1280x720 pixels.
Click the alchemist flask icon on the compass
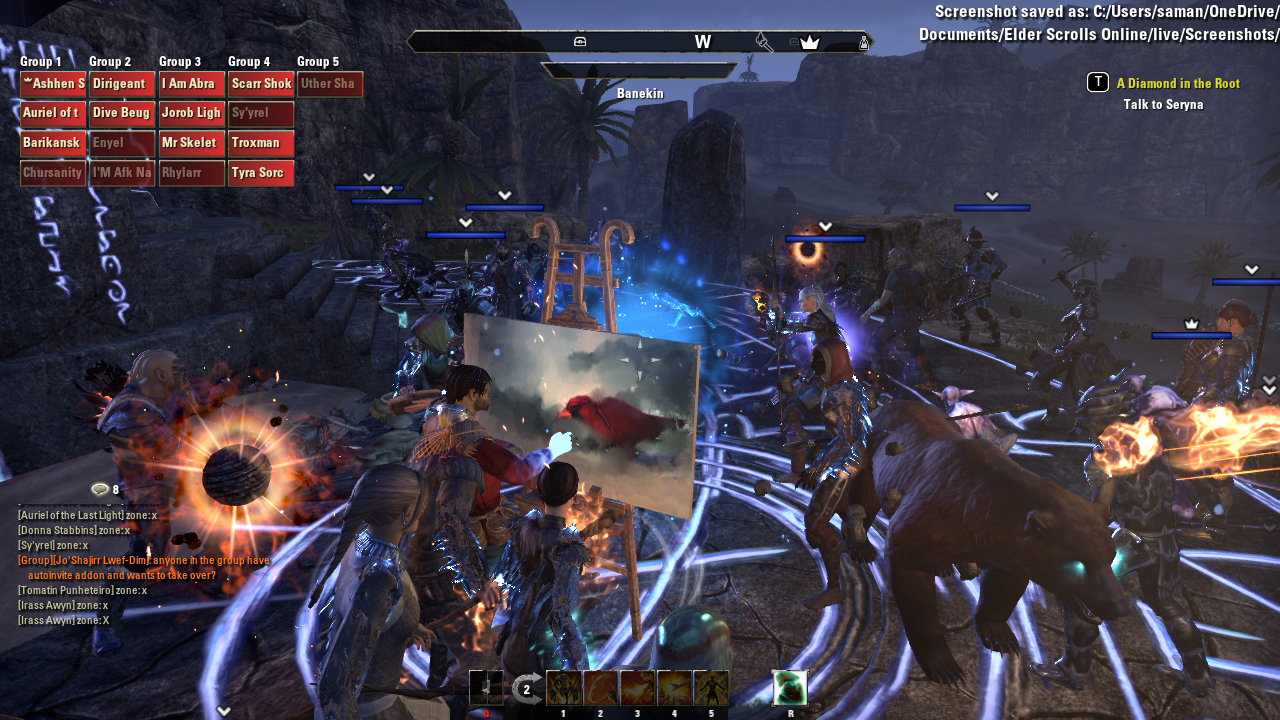(864, 42)
